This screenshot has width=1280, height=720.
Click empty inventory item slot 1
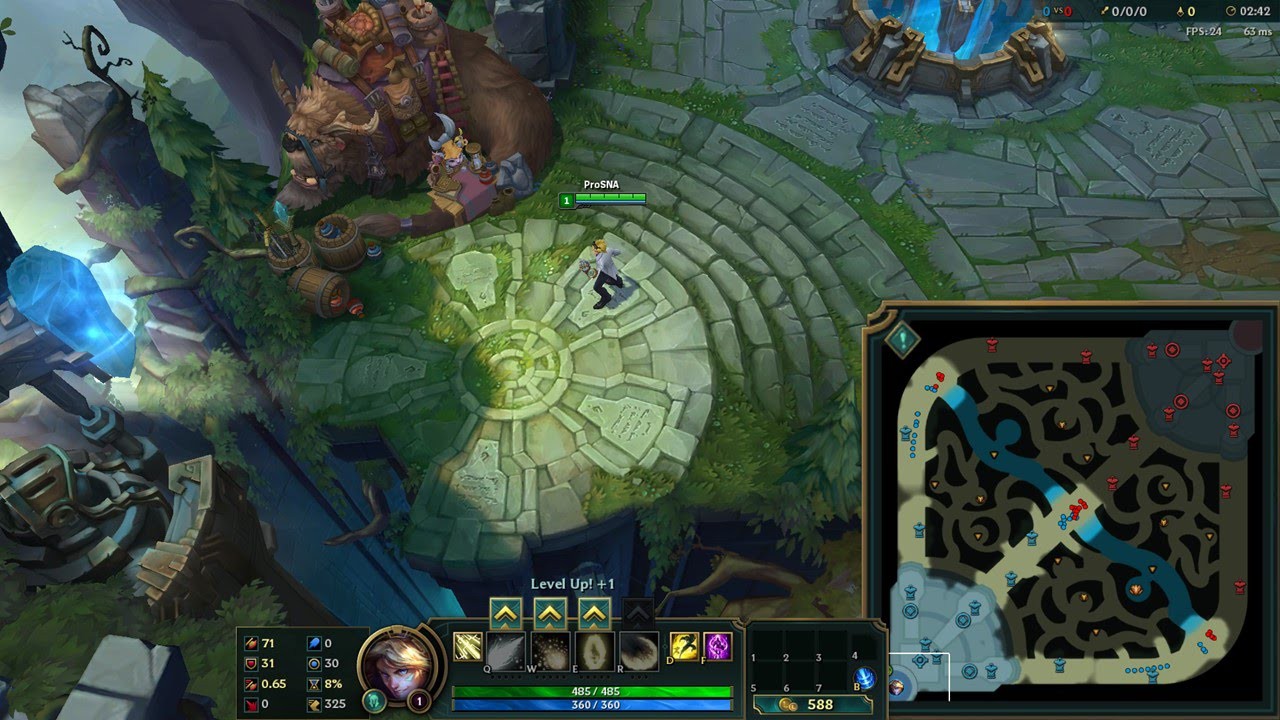tap(766, 644)
